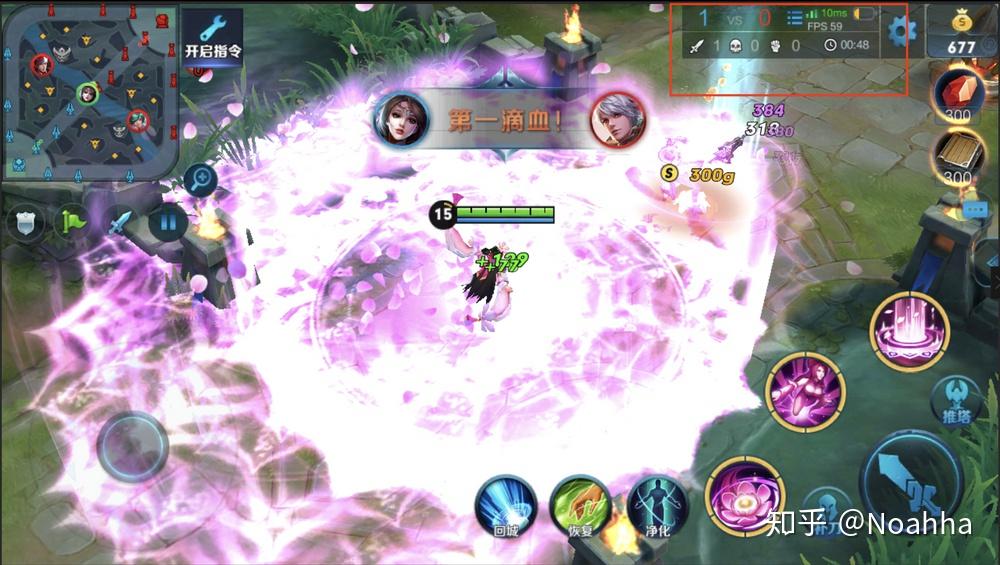Tap the sword basic attack button
The width and height of the screenshot is (1000, 565).
coord(911,482)
